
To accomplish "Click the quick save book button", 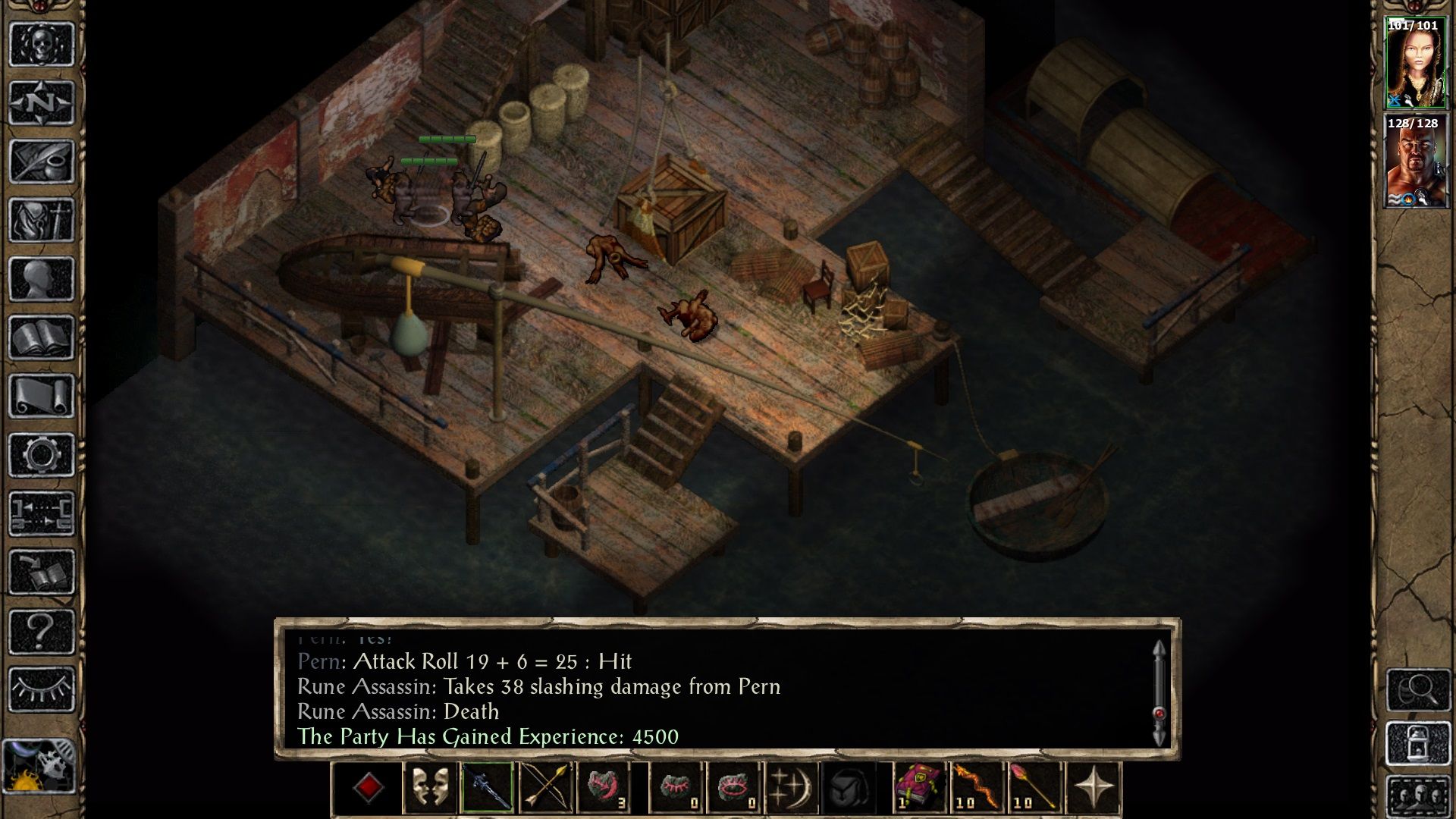I will [x=42, y=573].
